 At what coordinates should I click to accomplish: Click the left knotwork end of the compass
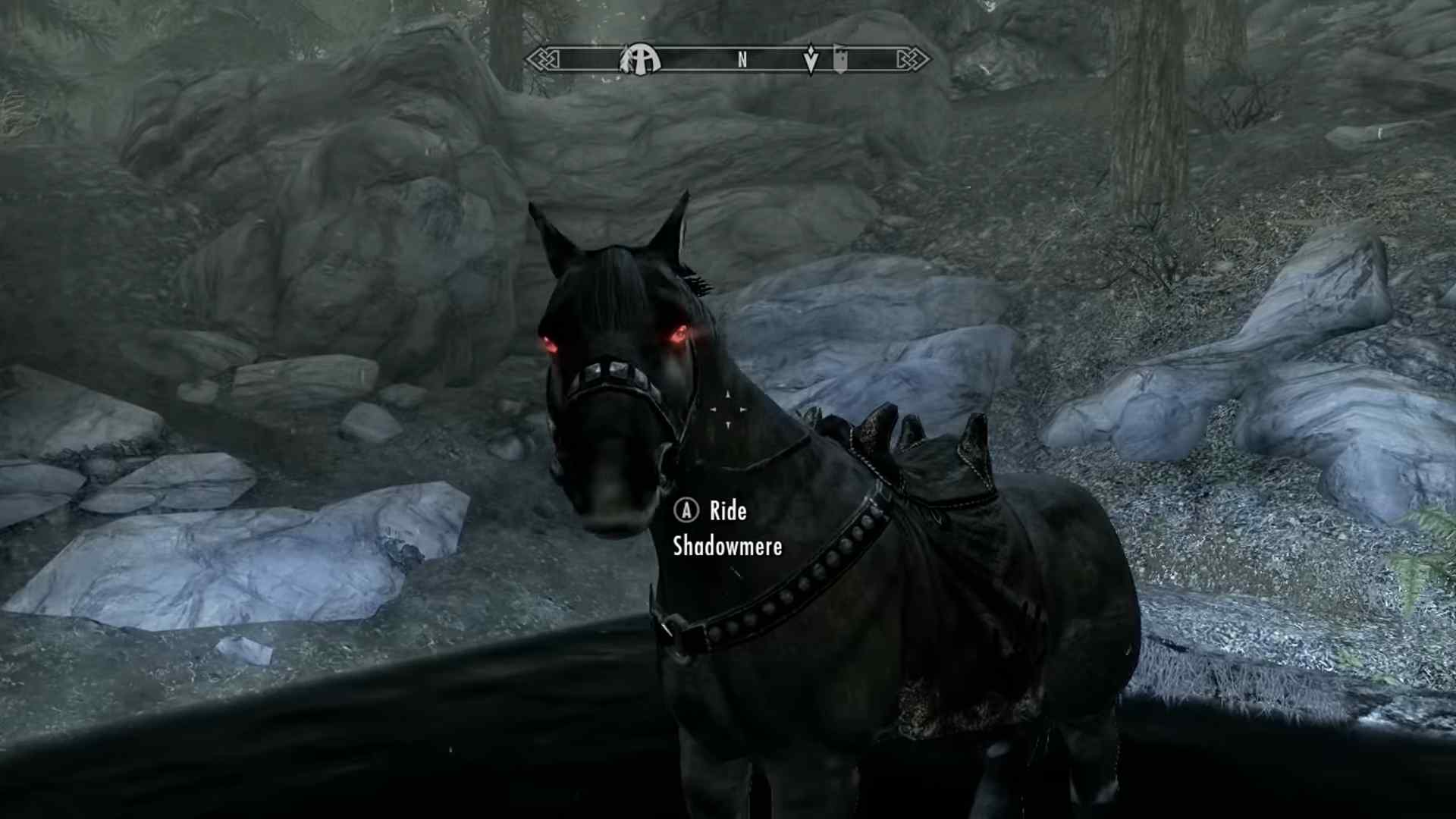(541, 58)
